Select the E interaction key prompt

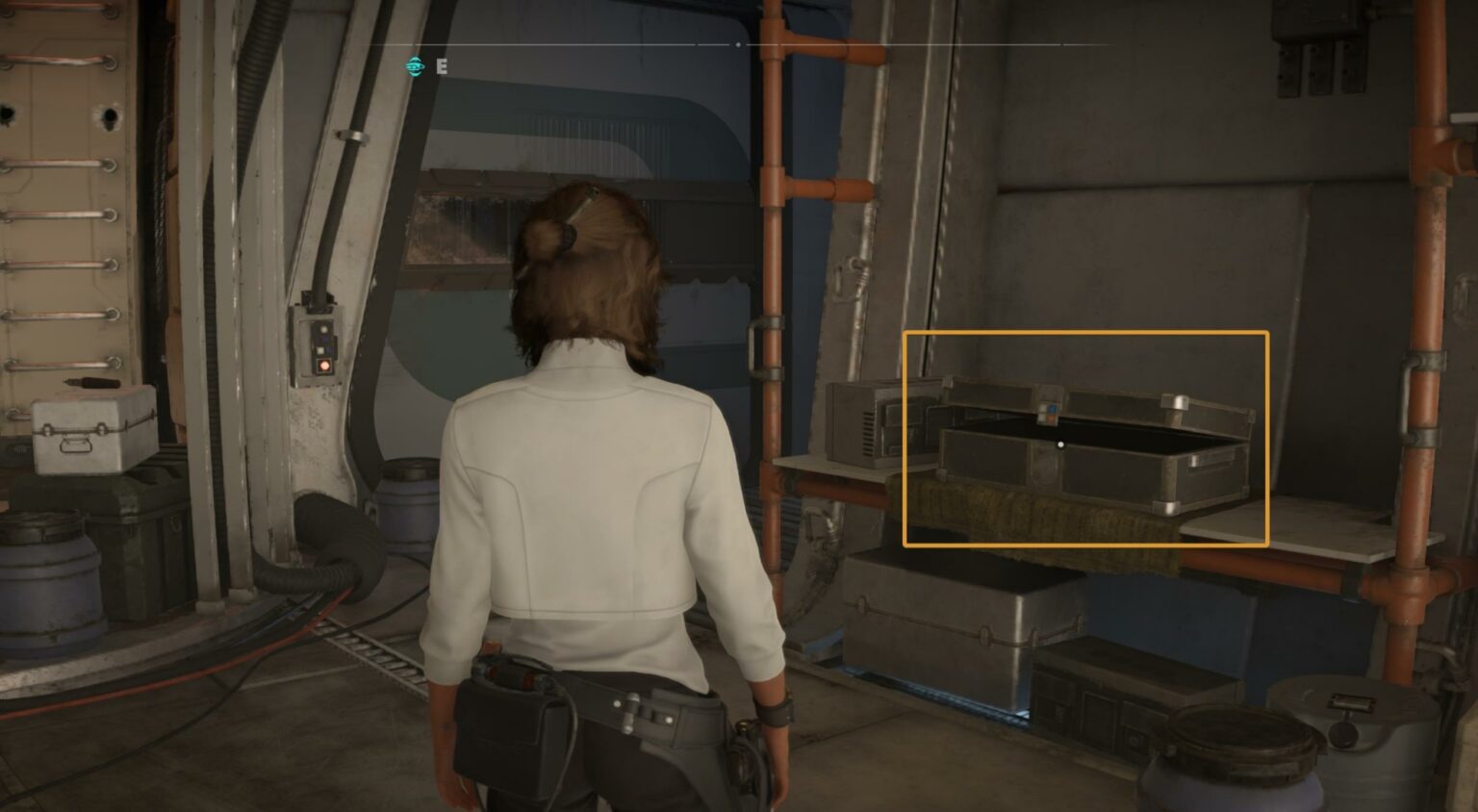click(442, 67)
